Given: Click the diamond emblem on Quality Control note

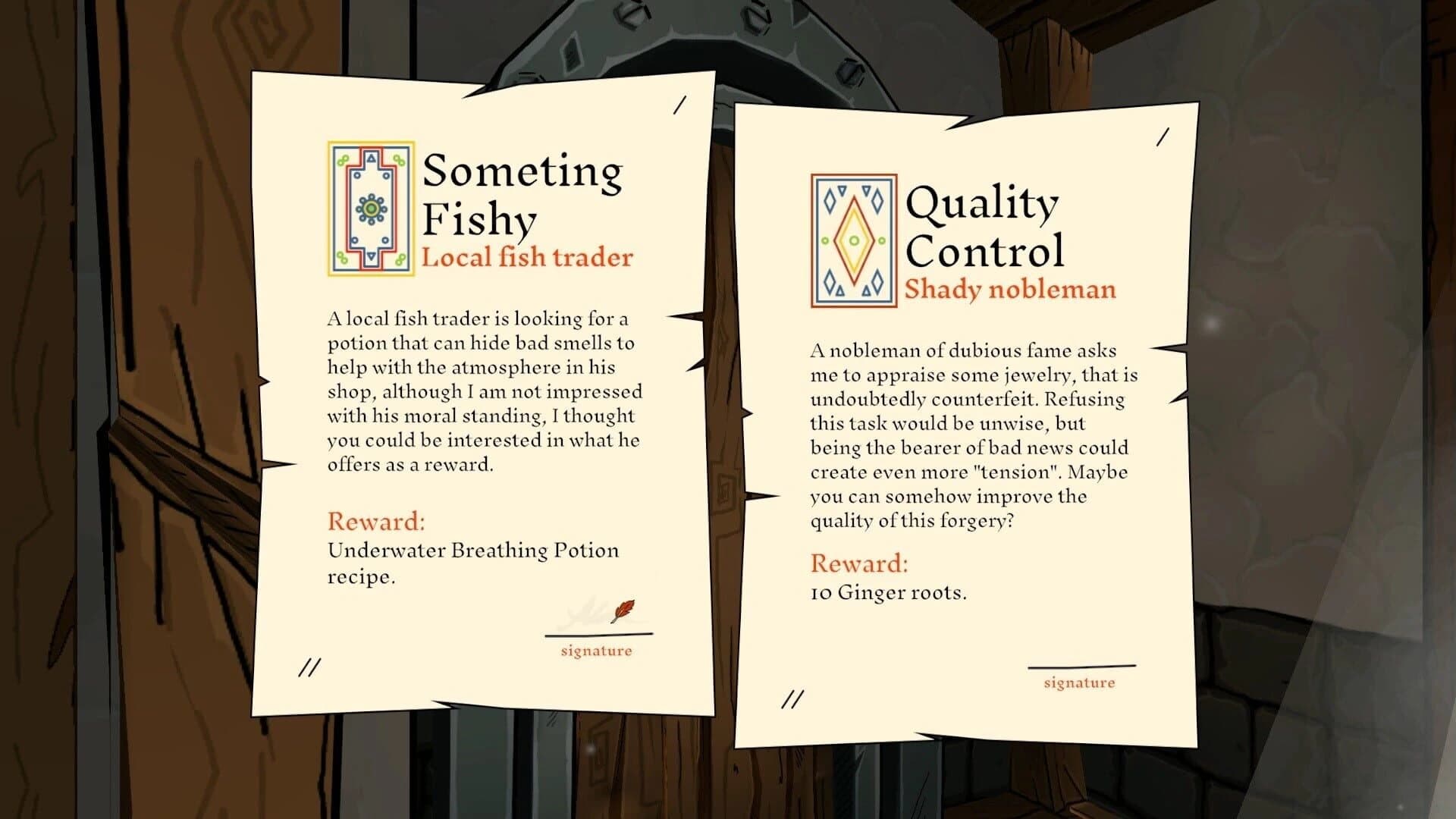Looking at the screenshot, I should [x=852, y=236].
